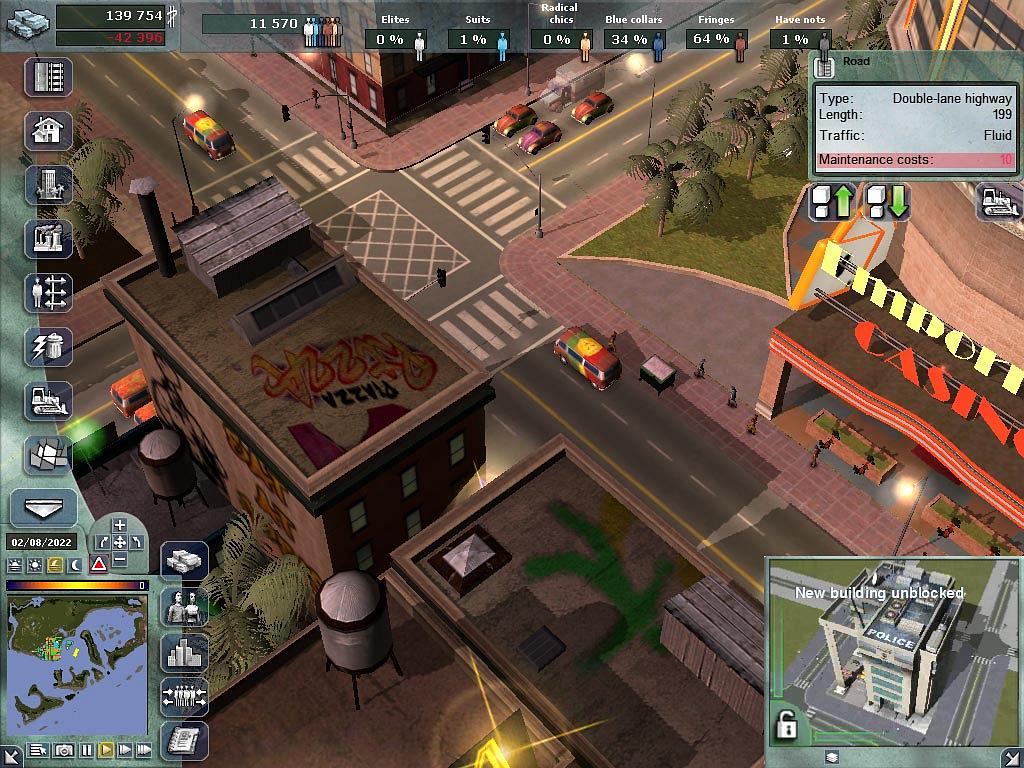This screenshot has height=768, width=1024.
Task: Select the factory industry build category
Action: [48, 239]
